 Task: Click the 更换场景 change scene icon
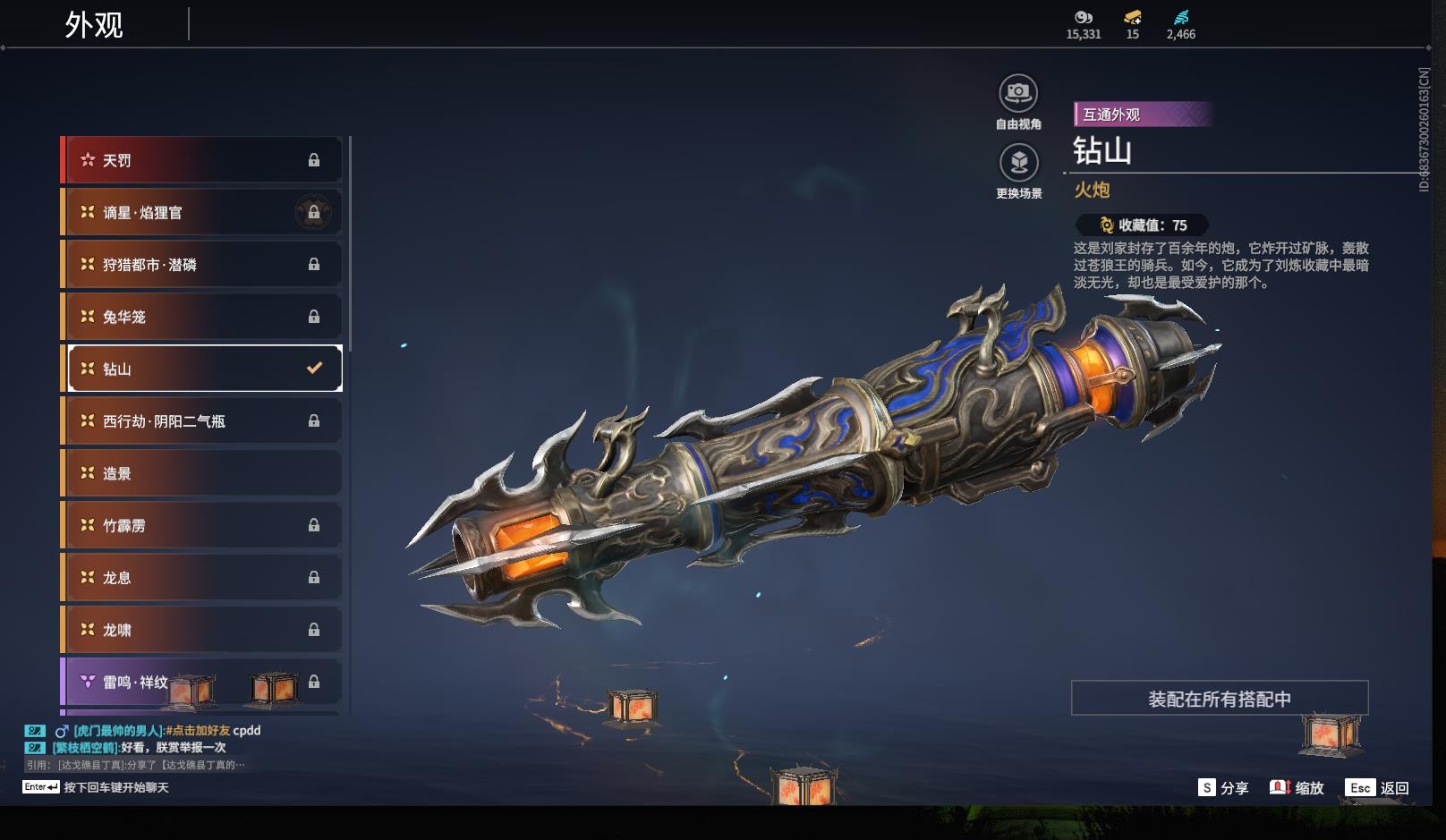pos(1018,163)
